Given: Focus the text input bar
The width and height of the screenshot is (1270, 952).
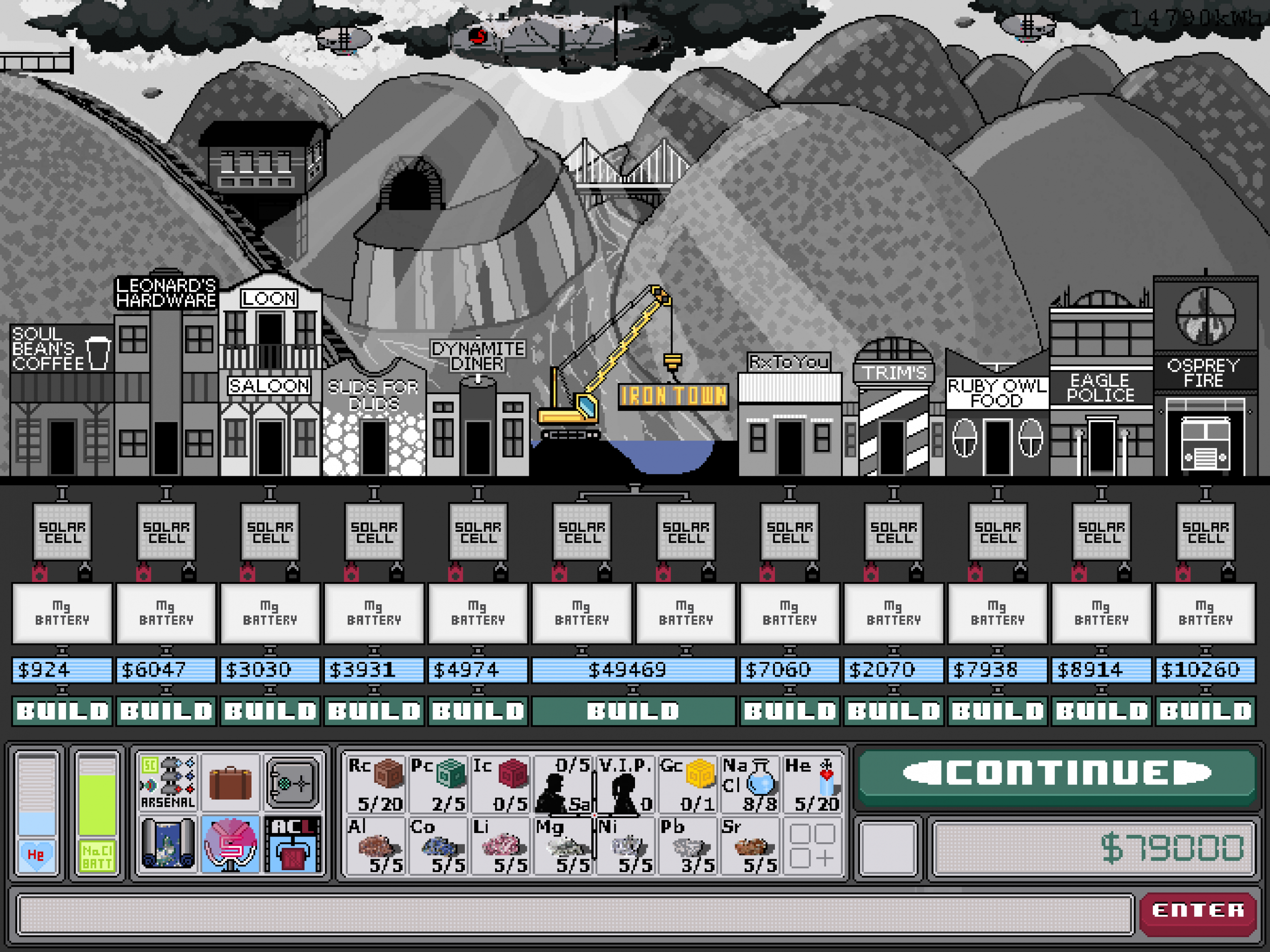Looking at the screenshot, I should 574,913.
